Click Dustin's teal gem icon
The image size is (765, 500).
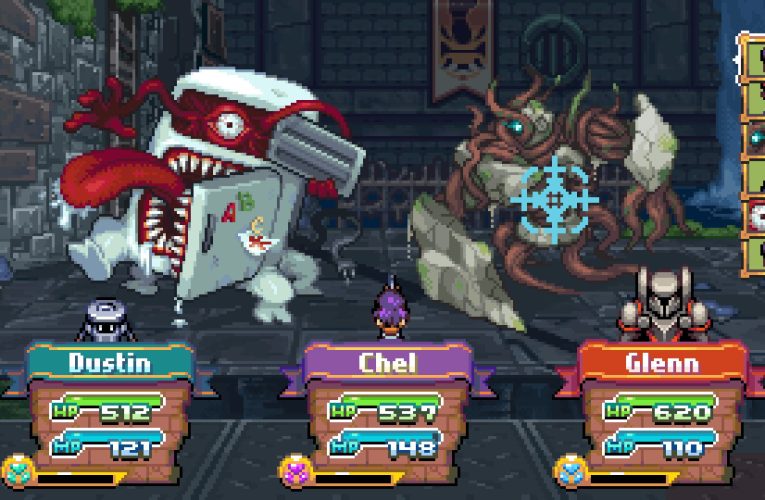16,471
